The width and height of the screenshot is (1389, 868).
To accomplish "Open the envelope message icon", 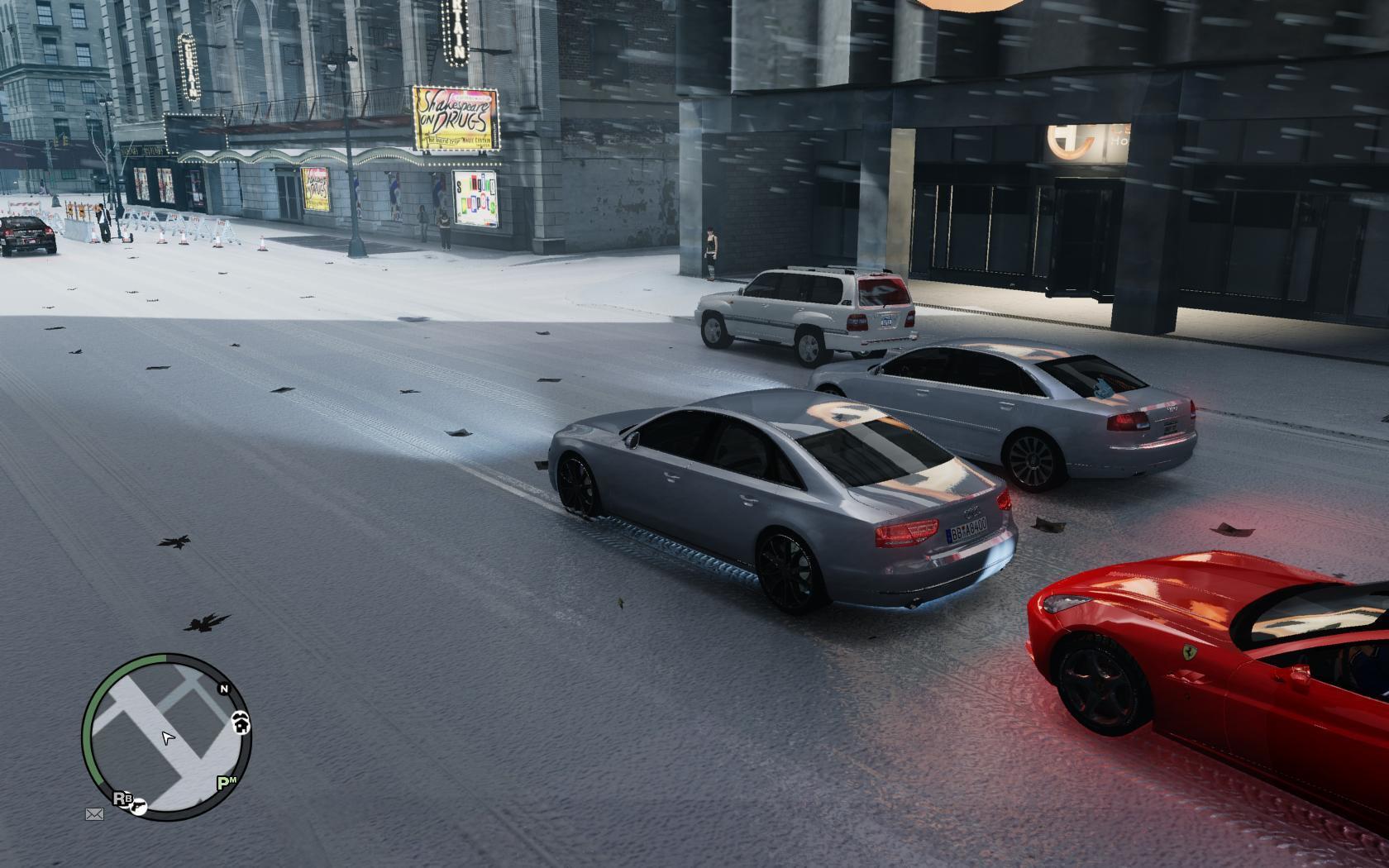I will 94,814.
